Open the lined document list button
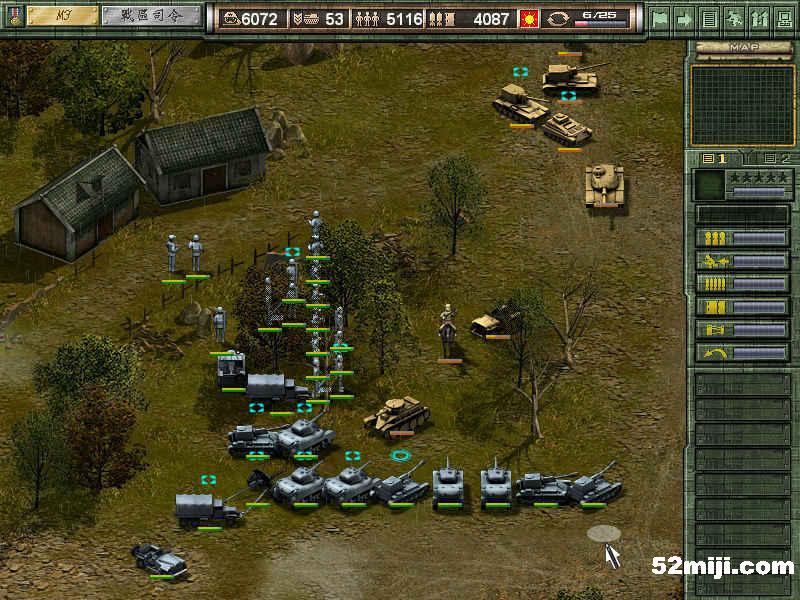The image size is (800, 600). click(x=709, y=18)
